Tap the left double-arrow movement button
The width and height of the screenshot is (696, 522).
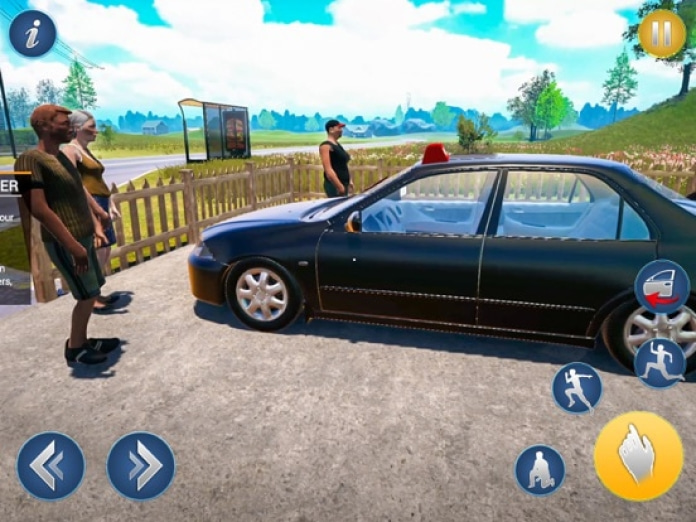(x=50, y=466)
